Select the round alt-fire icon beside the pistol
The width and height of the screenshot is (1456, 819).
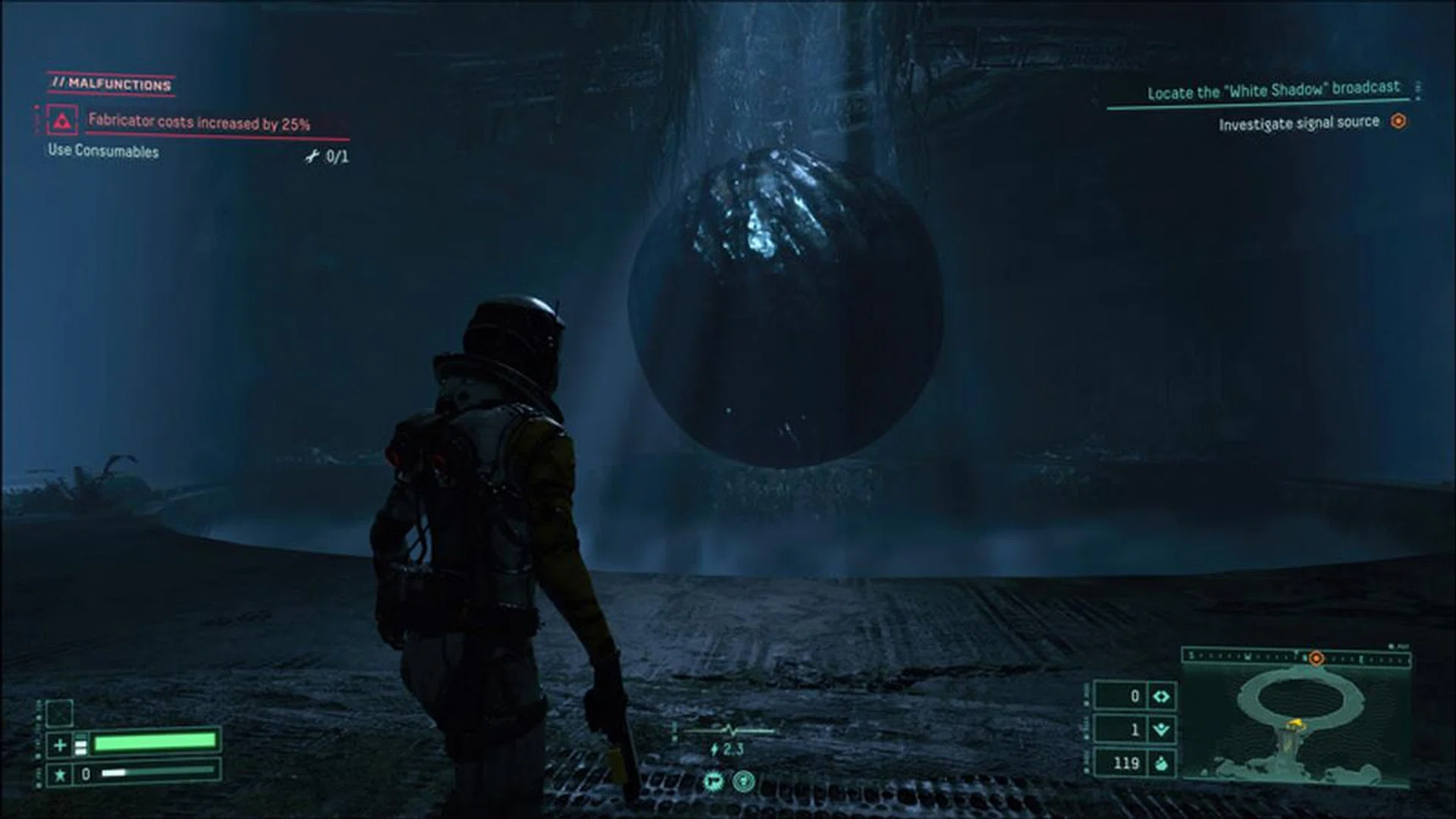tap(744, 780)
